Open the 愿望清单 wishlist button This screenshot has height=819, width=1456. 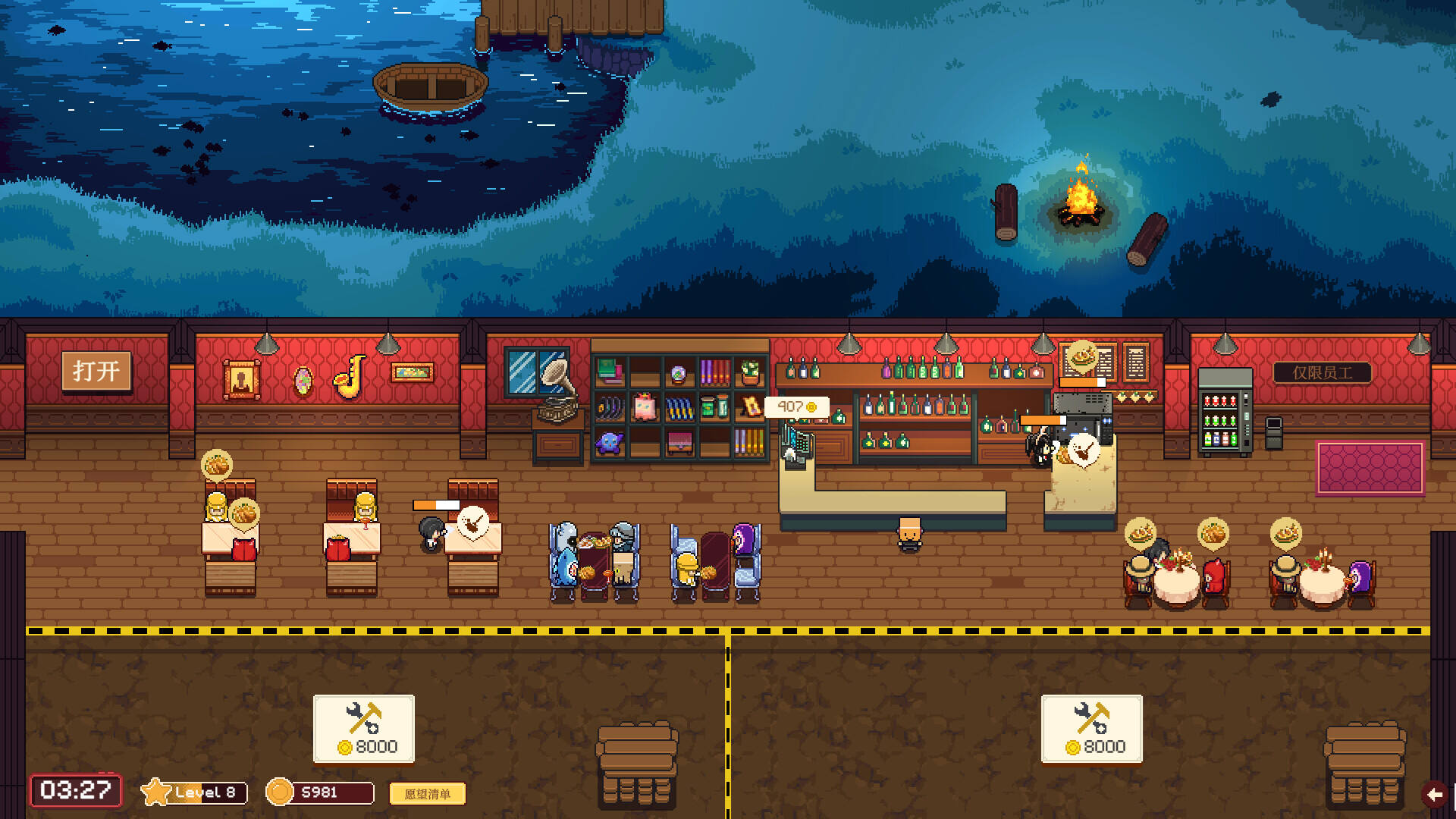click(x=427, y=793)
